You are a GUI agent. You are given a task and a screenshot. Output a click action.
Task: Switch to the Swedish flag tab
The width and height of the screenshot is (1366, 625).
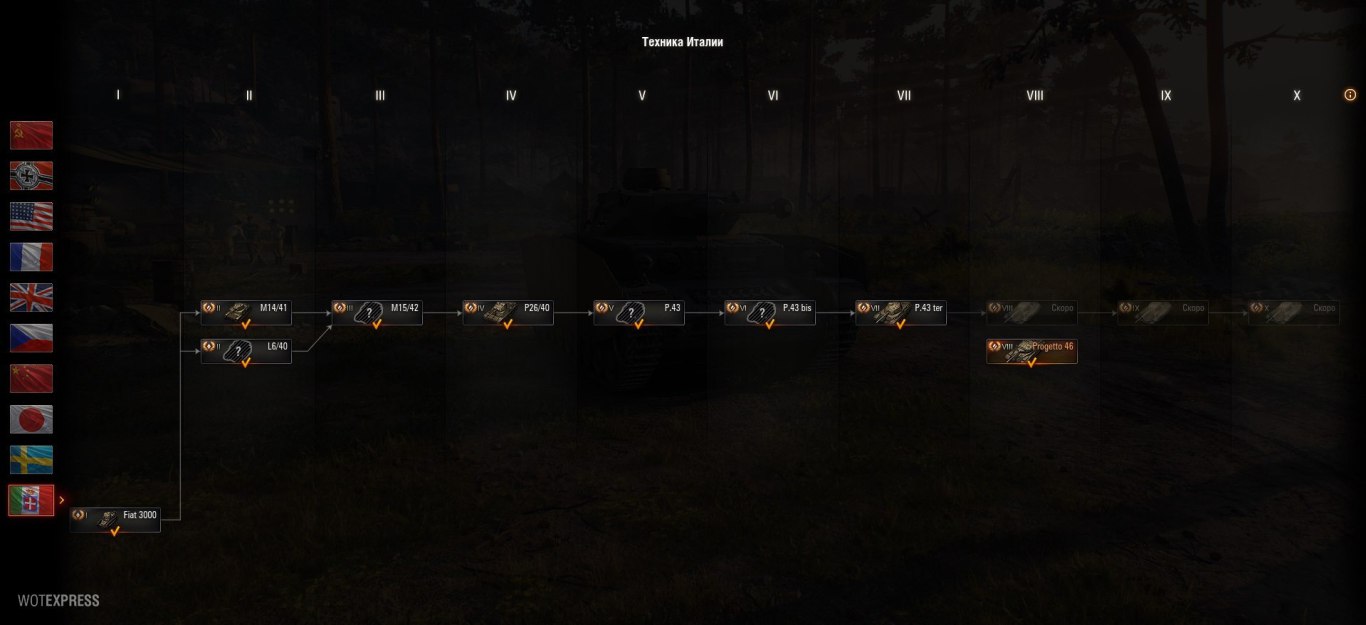pos(31,459)
